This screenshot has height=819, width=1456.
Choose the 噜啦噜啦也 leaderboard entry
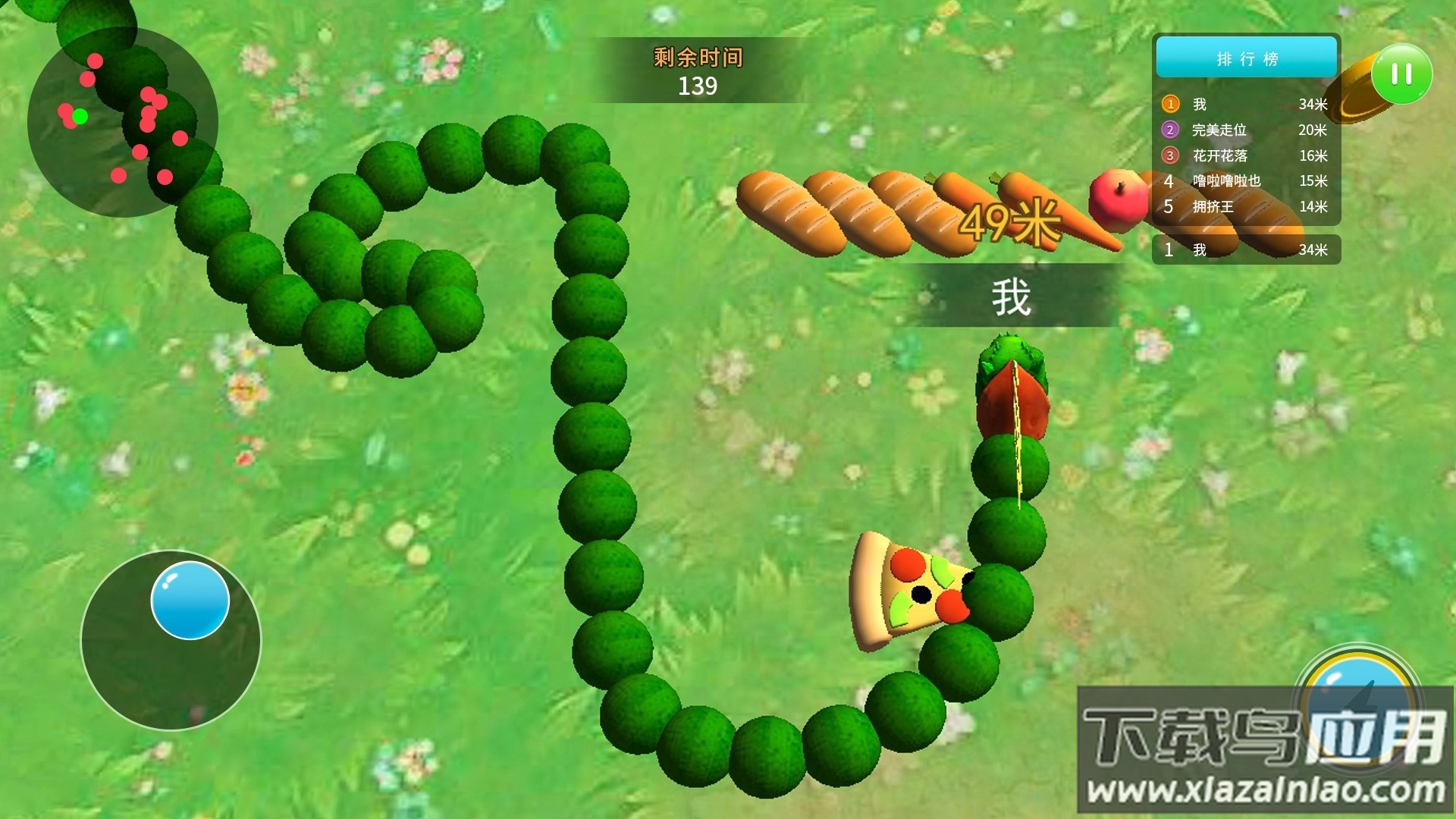tap(1245, 180)
